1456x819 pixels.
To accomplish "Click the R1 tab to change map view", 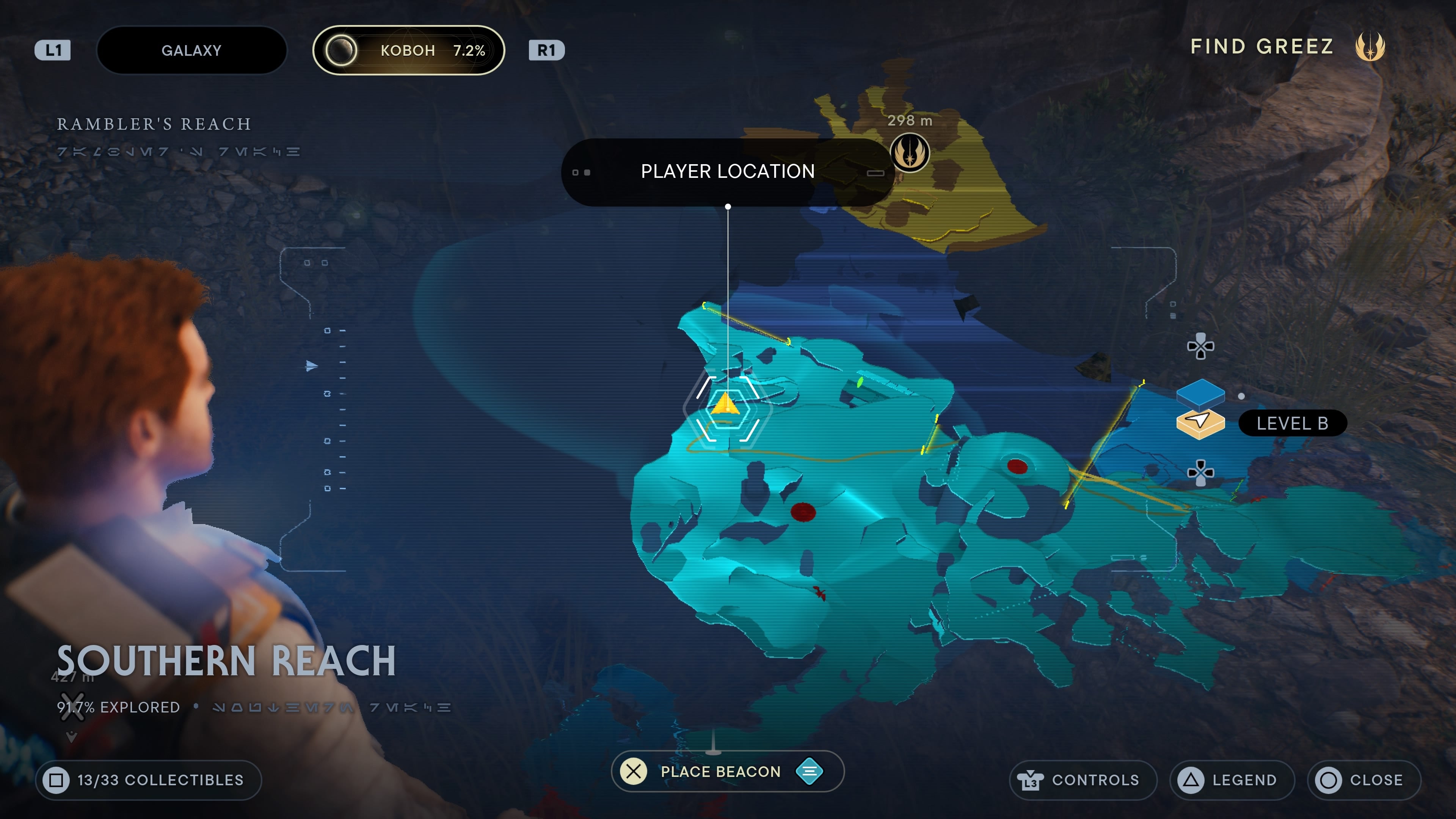I will 546,50.
